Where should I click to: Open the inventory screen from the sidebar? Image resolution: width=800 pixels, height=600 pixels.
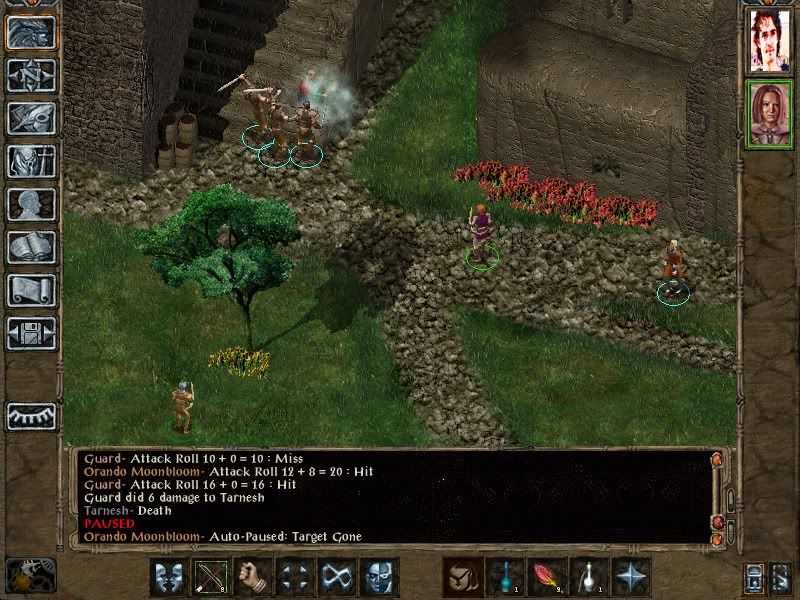coord(31,161)
